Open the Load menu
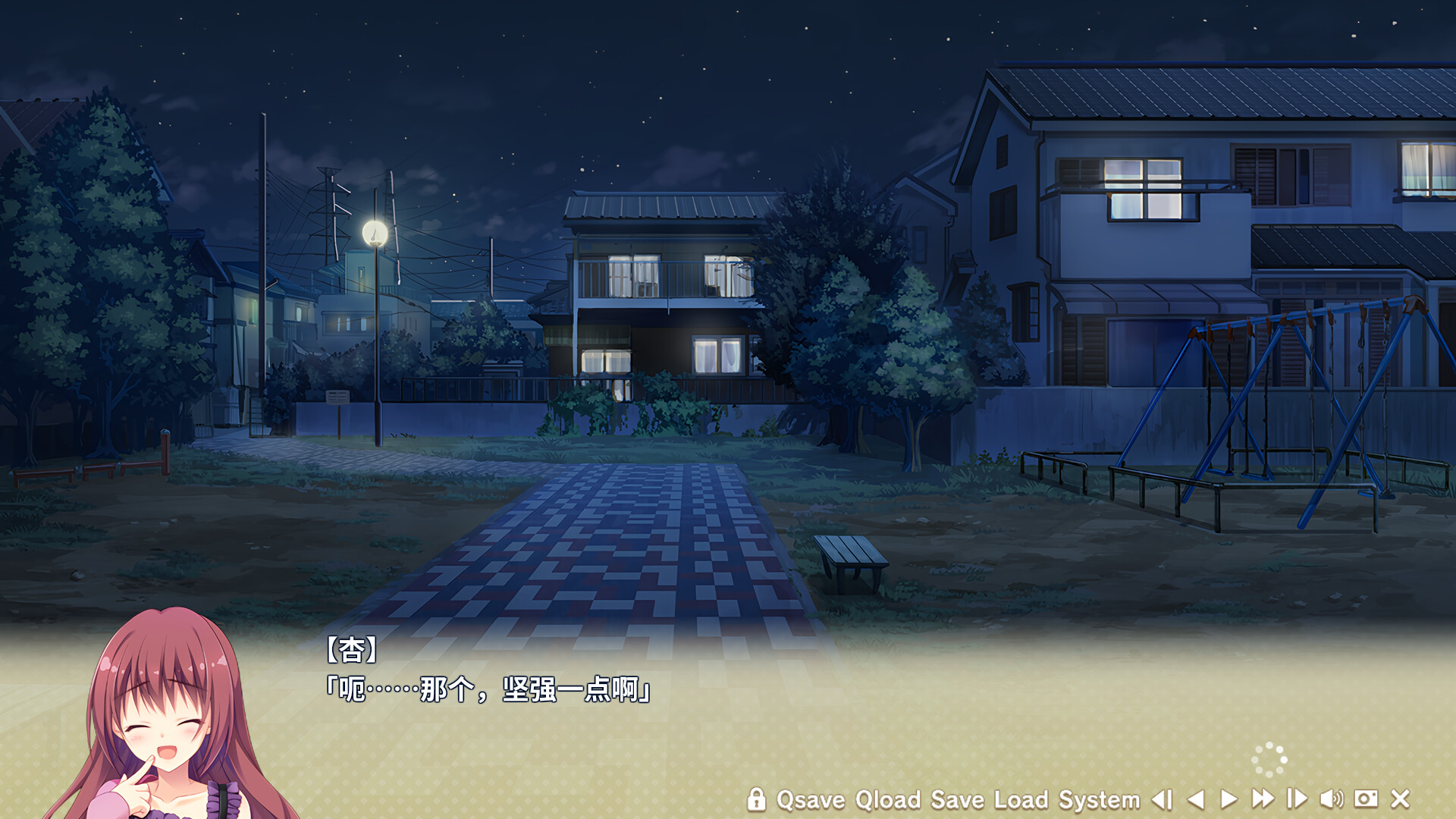 pyautogui.click(x=1021, y=799)
